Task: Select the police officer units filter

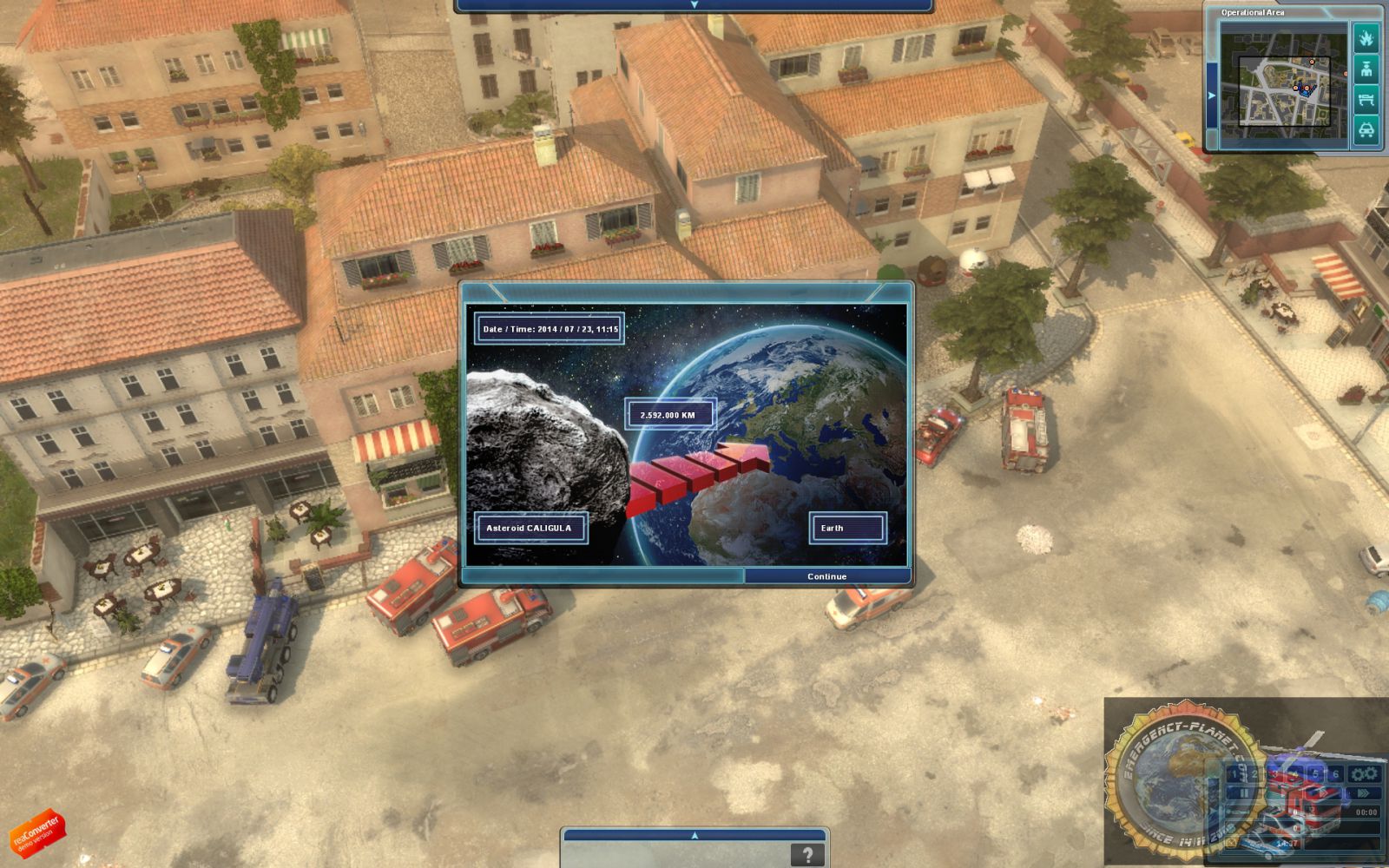Action: coord(1366,69)
